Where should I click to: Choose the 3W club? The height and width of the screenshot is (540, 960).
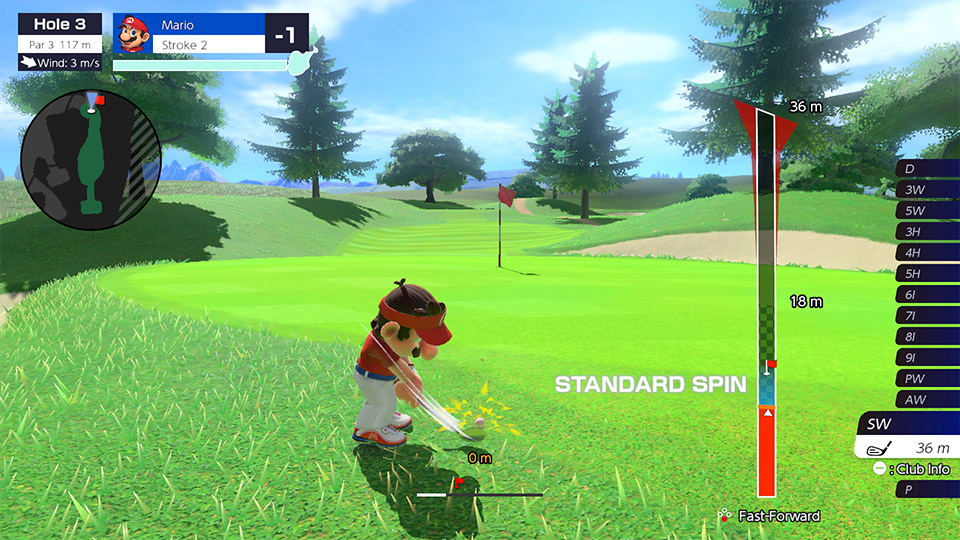click(927, 189)
